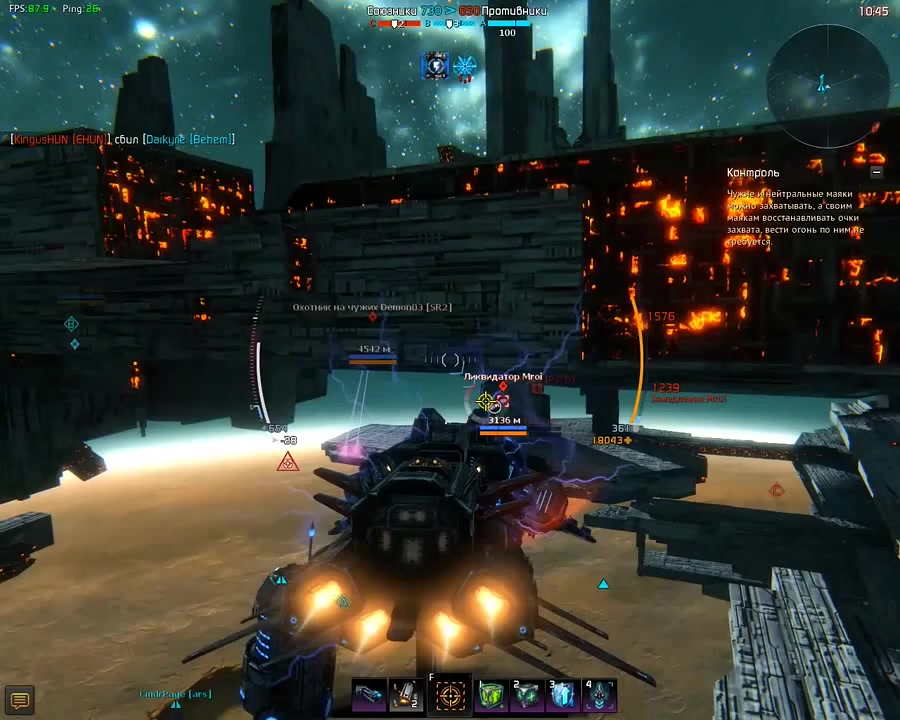Collapse the Контроль objective panel
This screenshot has height=720, width=900.
876,172
